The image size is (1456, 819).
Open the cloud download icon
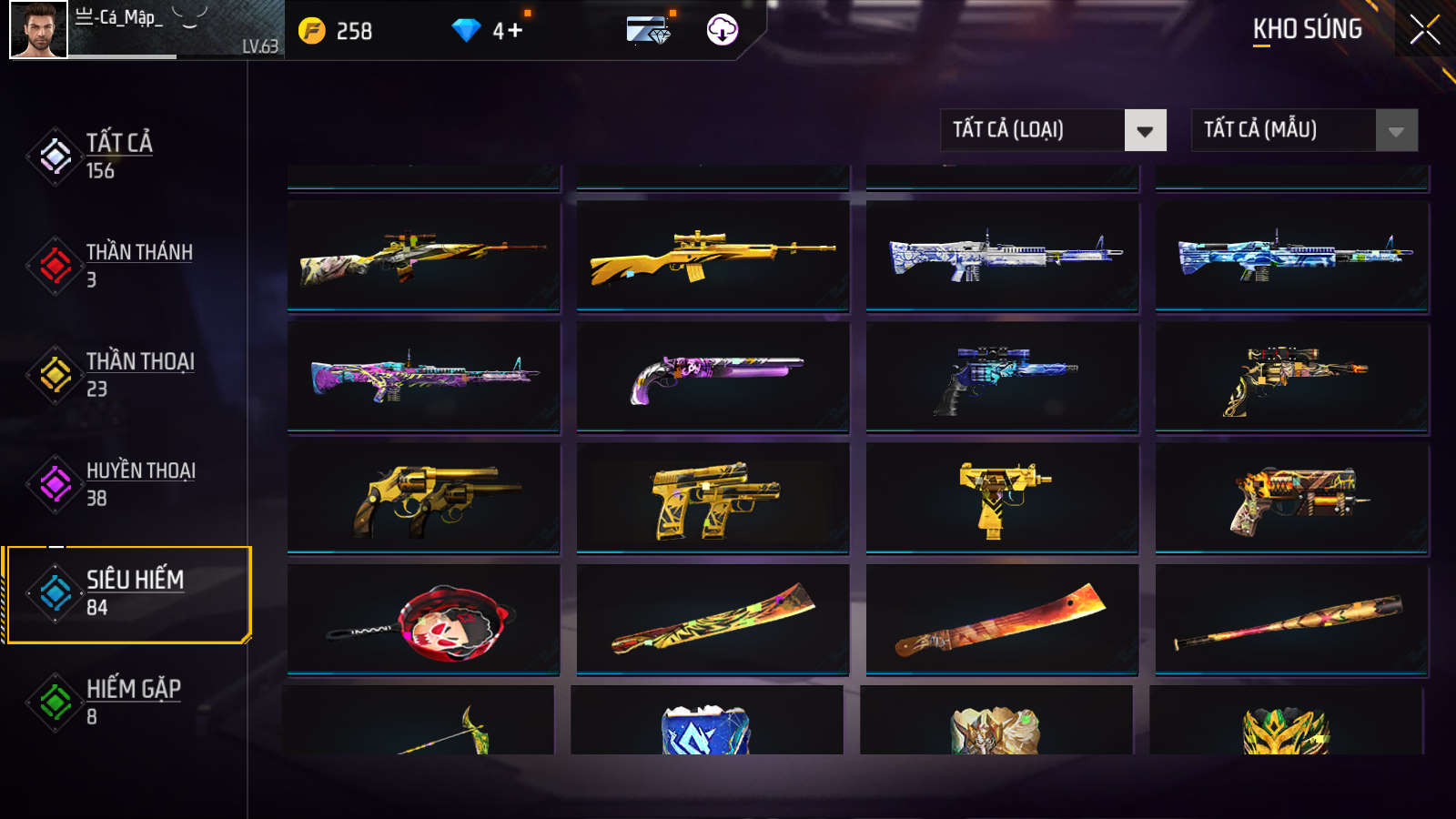tap(723, 30)
